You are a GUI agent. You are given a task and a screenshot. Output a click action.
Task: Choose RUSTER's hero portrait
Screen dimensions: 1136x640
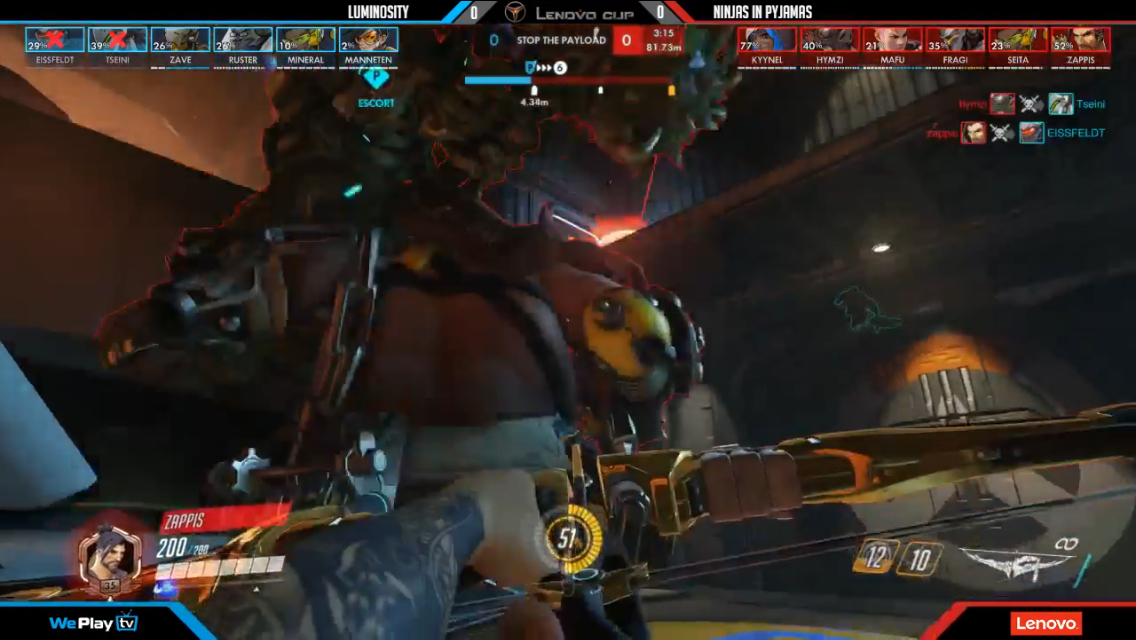pyautogui.click(x=243, y=40)
